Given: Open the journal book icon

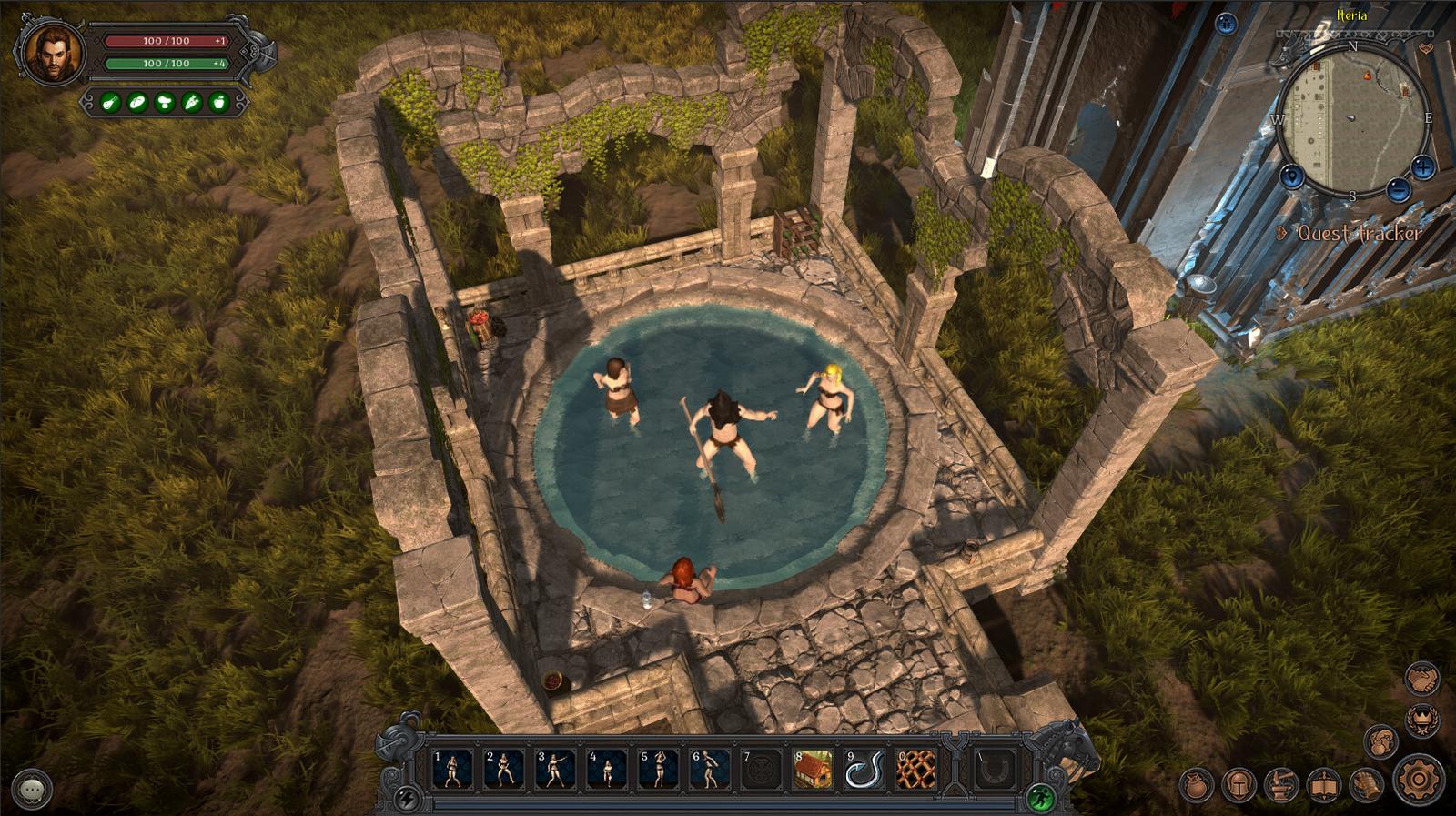Looking at the screenshot, I should pos(1322,782).
